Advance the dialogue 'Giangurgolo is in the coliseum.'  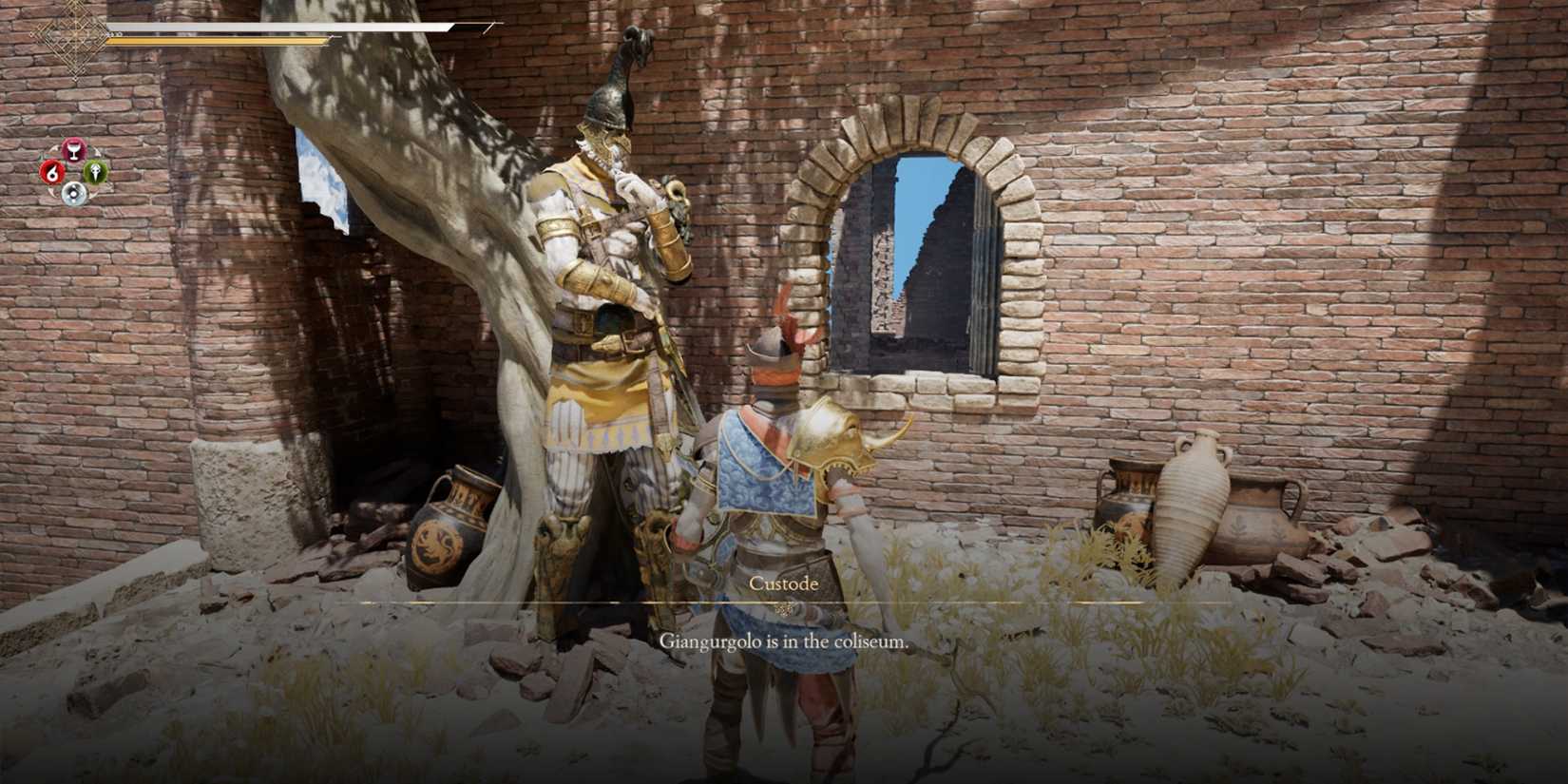785,640
